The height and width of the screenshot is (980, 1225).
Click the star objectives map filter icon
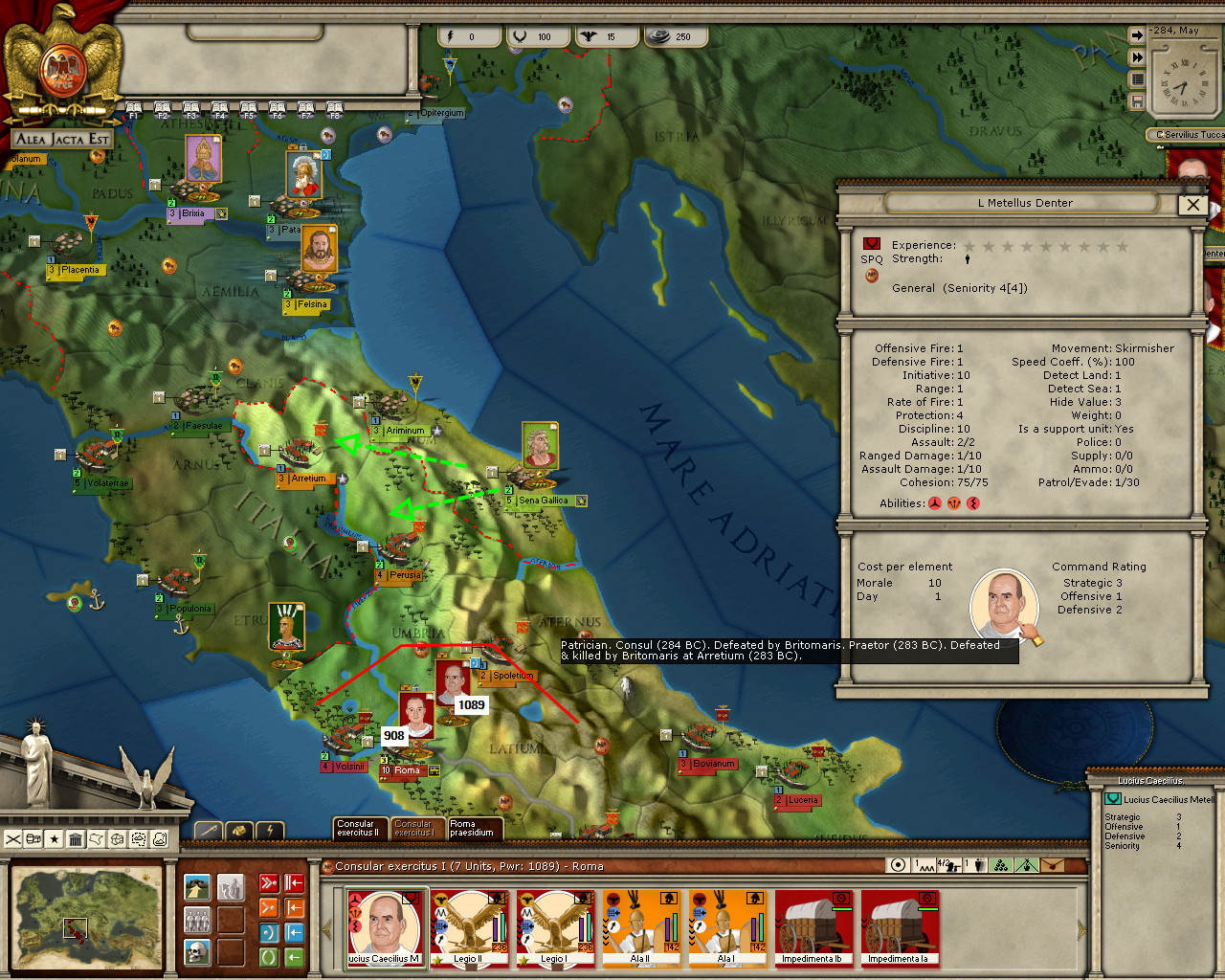coord(54,837)
